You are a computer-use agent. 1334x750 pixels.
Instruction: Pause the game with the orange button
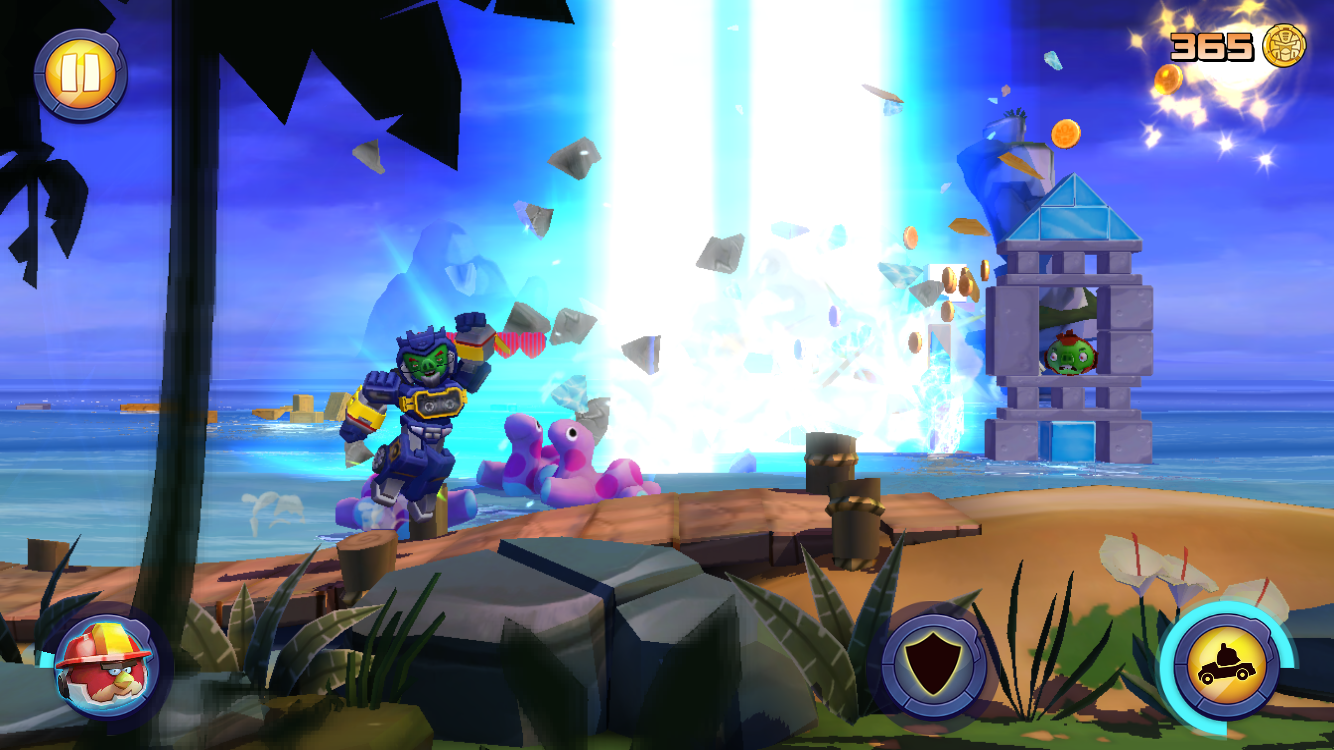tap(79, 76)
